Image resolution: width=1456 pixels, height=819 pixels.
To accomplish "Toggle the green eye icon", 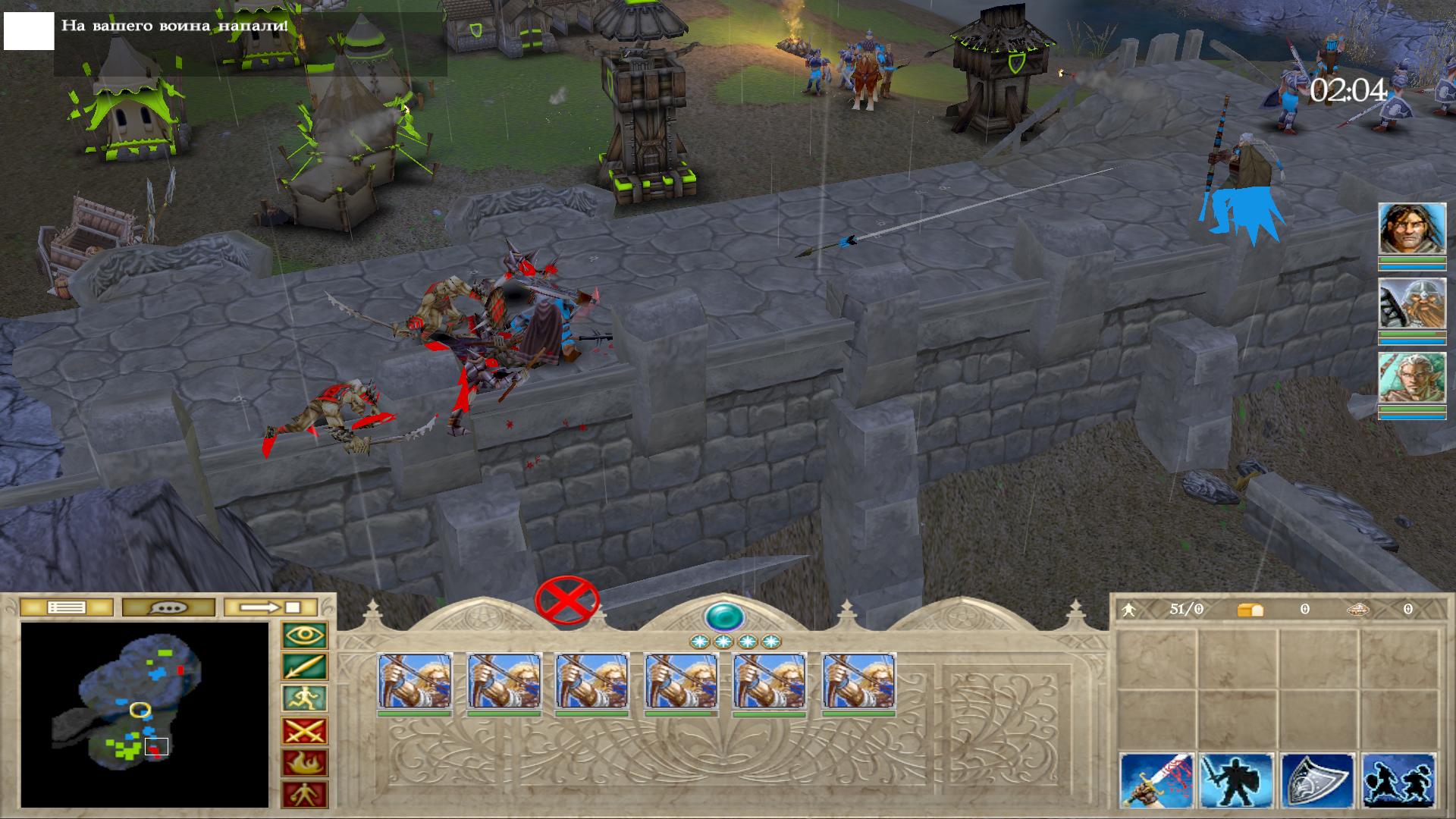I will 305,635.
